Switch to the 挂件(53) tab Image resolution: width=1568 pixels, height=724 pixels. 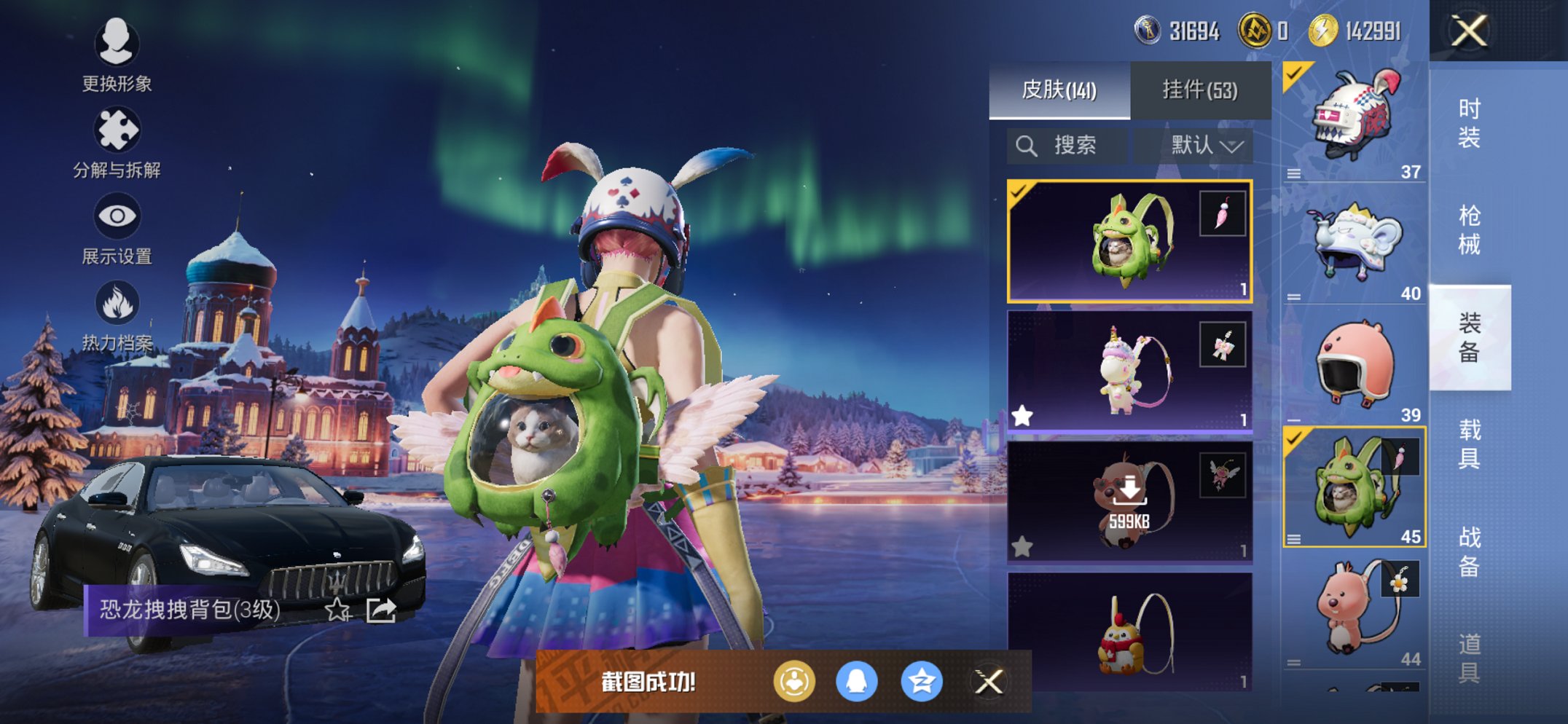[x=1200, y=89]
